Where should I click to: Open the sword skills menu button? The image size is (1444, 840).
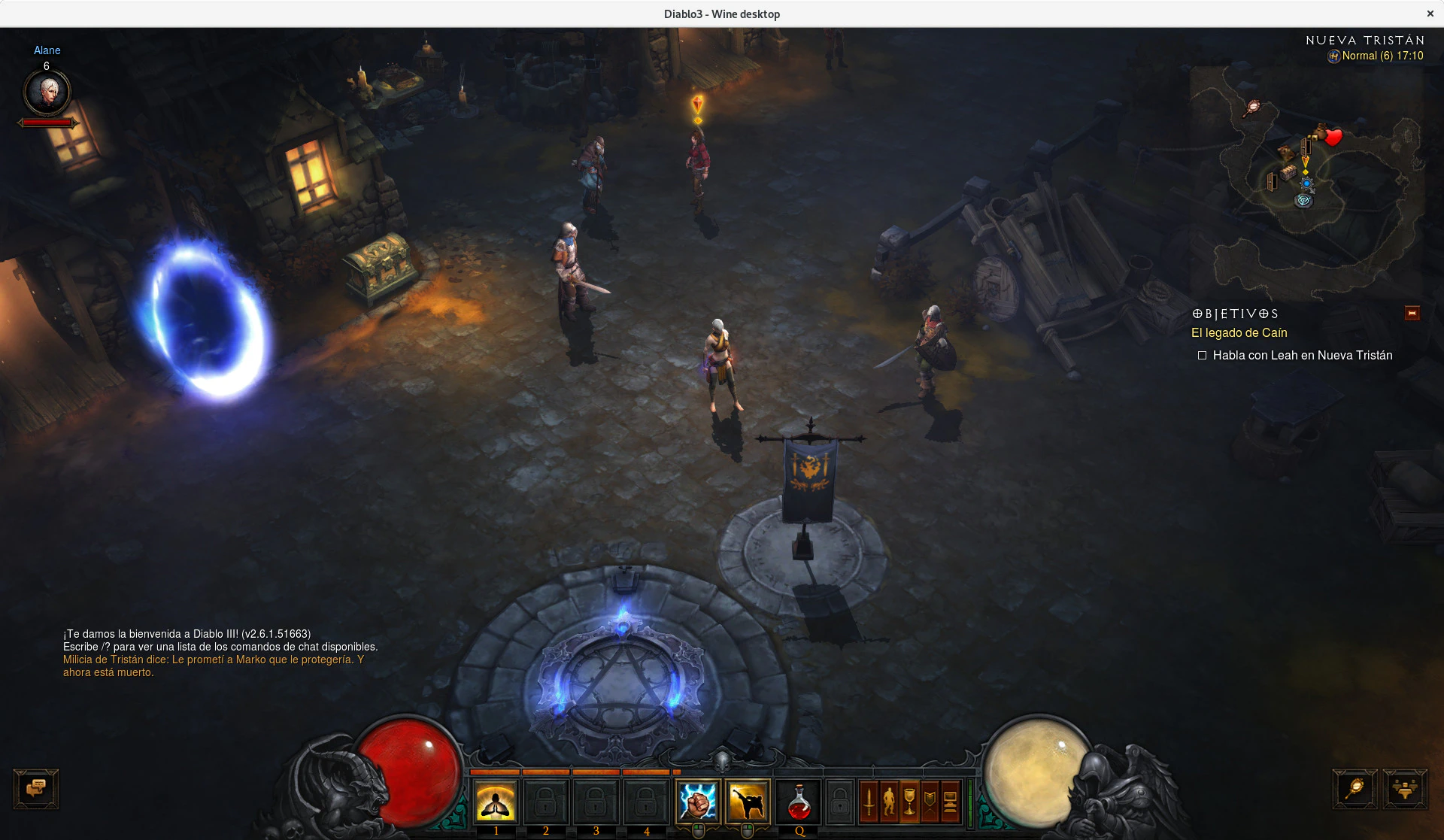869,802
